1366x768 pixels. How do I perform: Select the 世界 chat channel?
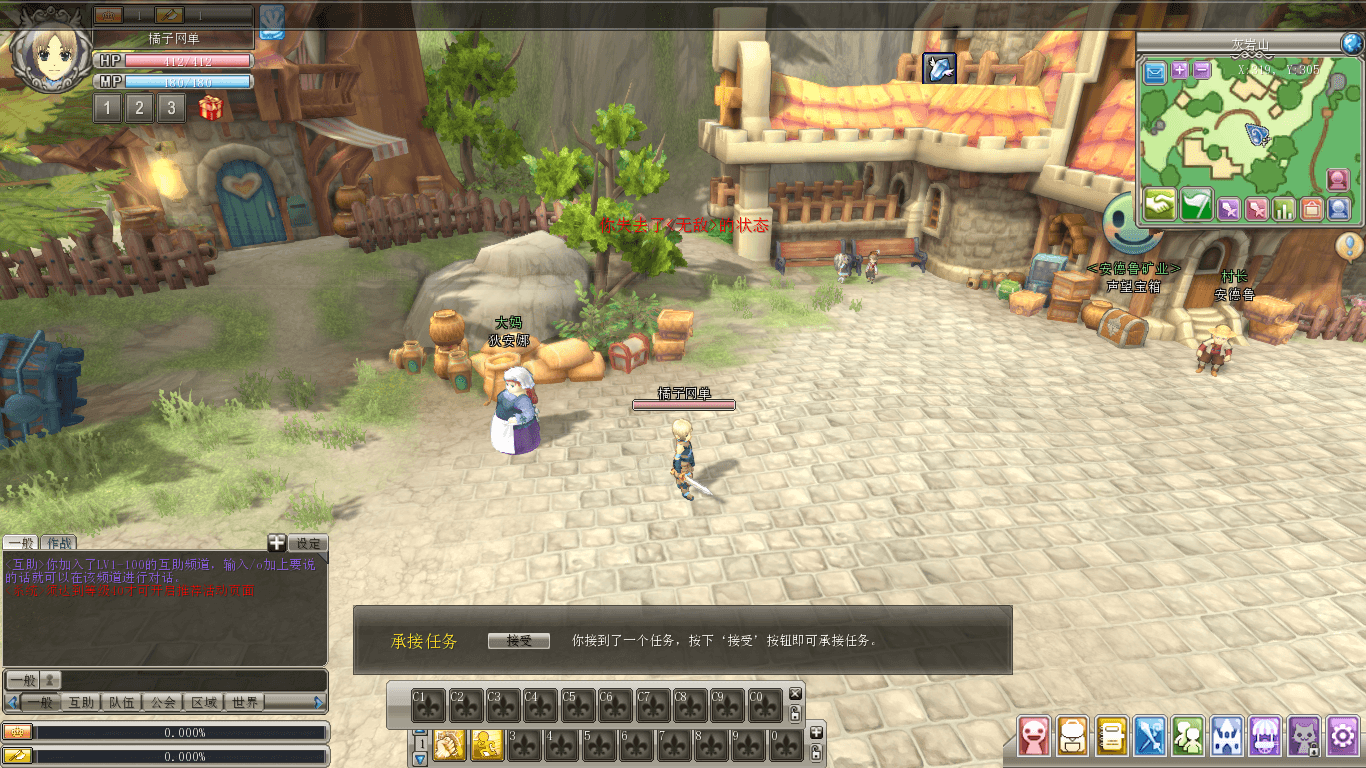(244, 702)
